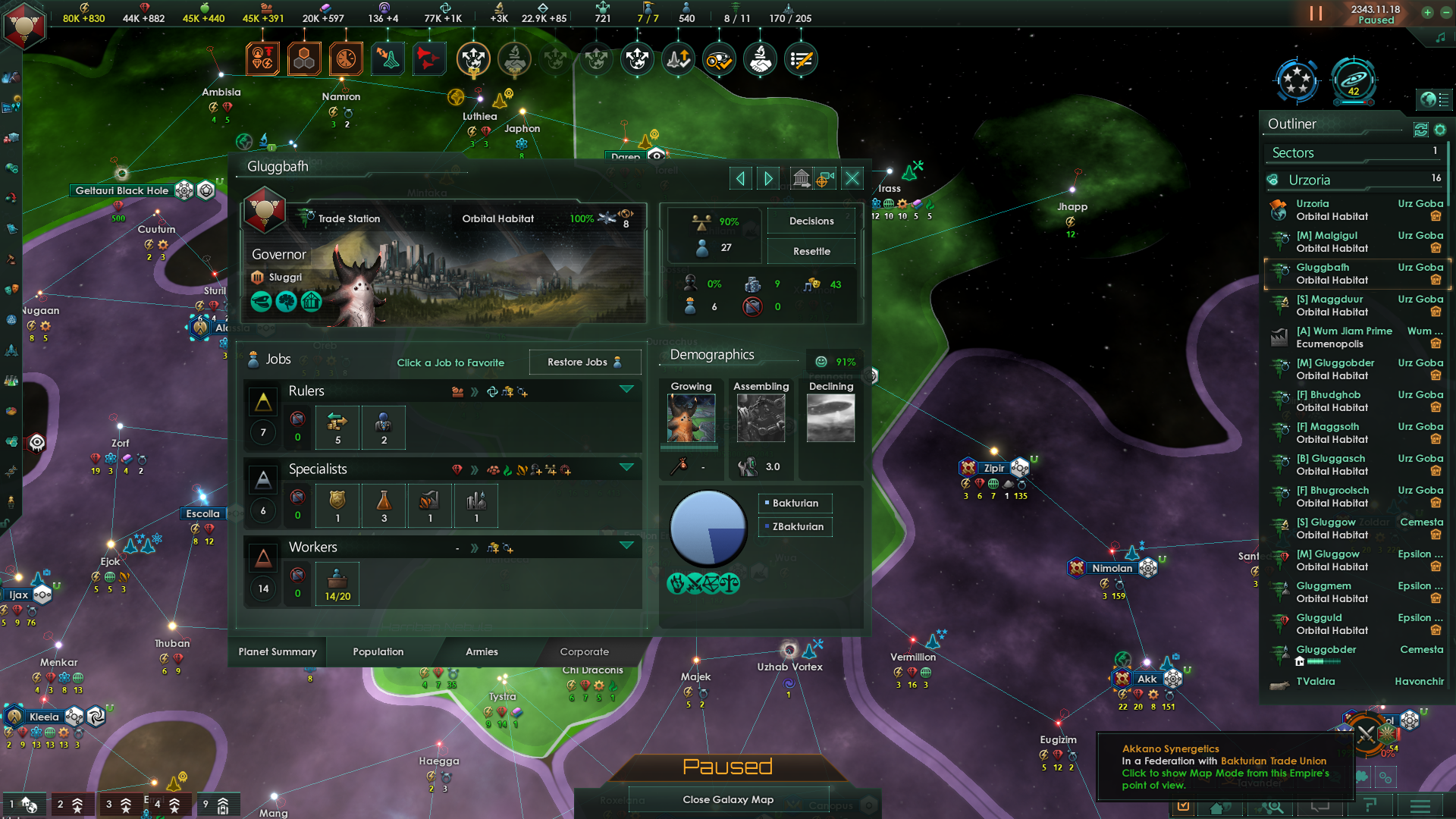Click the Enforcer badge icon under Specialists
This screenshot has height=819, width=1456.
coord(337,505)
